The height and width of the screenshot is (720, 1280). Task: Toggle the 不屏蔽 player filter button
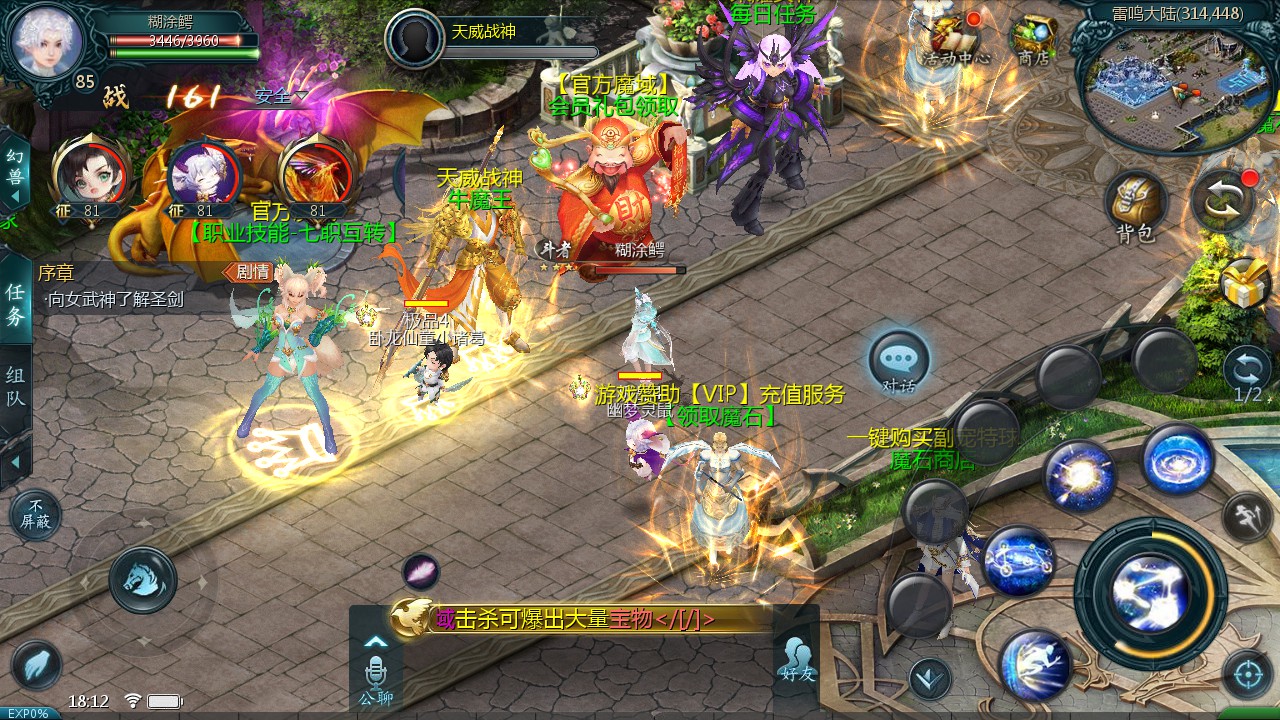(35, 515)
